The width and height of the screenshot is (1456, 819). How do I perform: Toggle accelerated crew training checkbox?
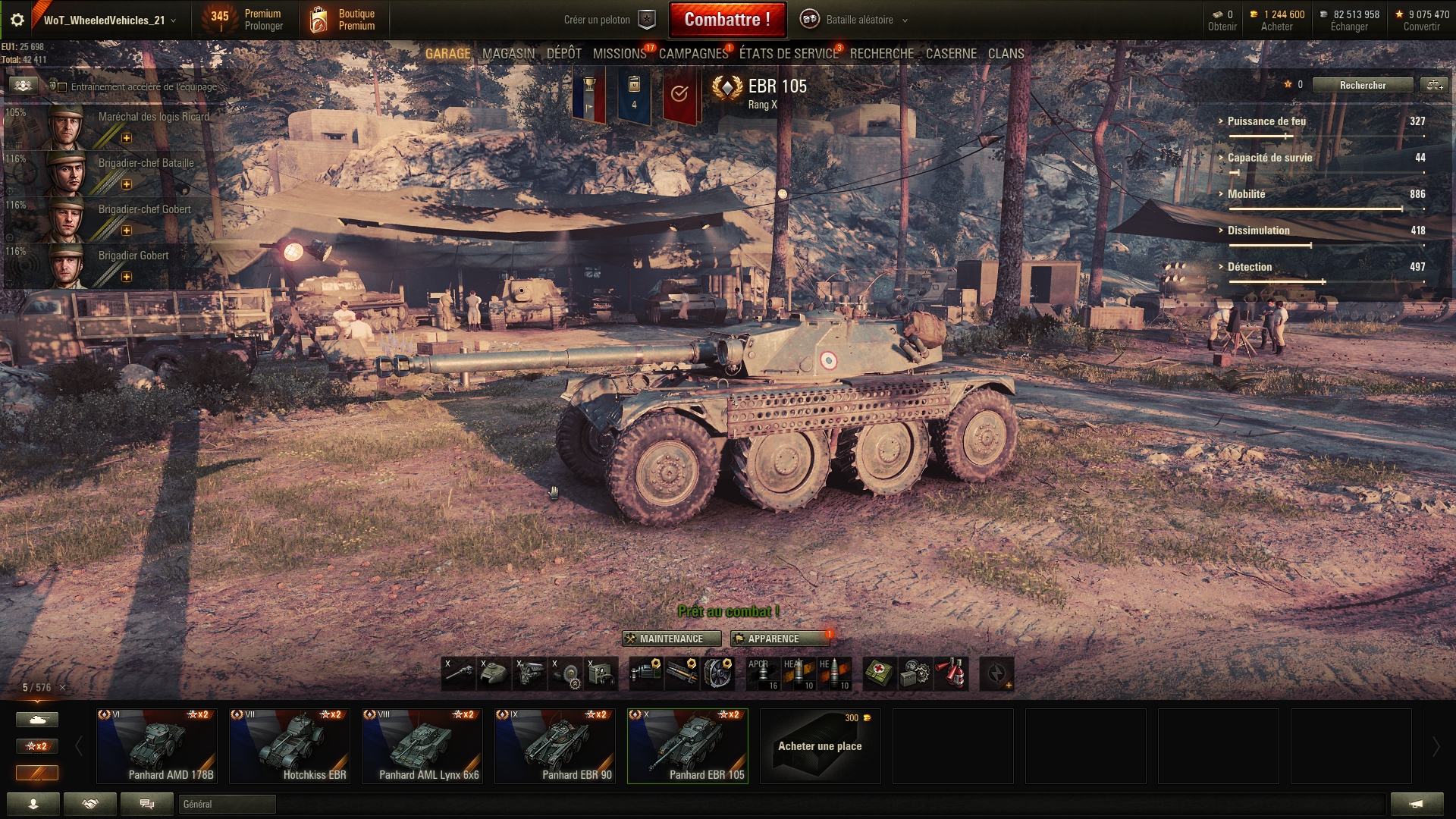(x=63, y=87)
